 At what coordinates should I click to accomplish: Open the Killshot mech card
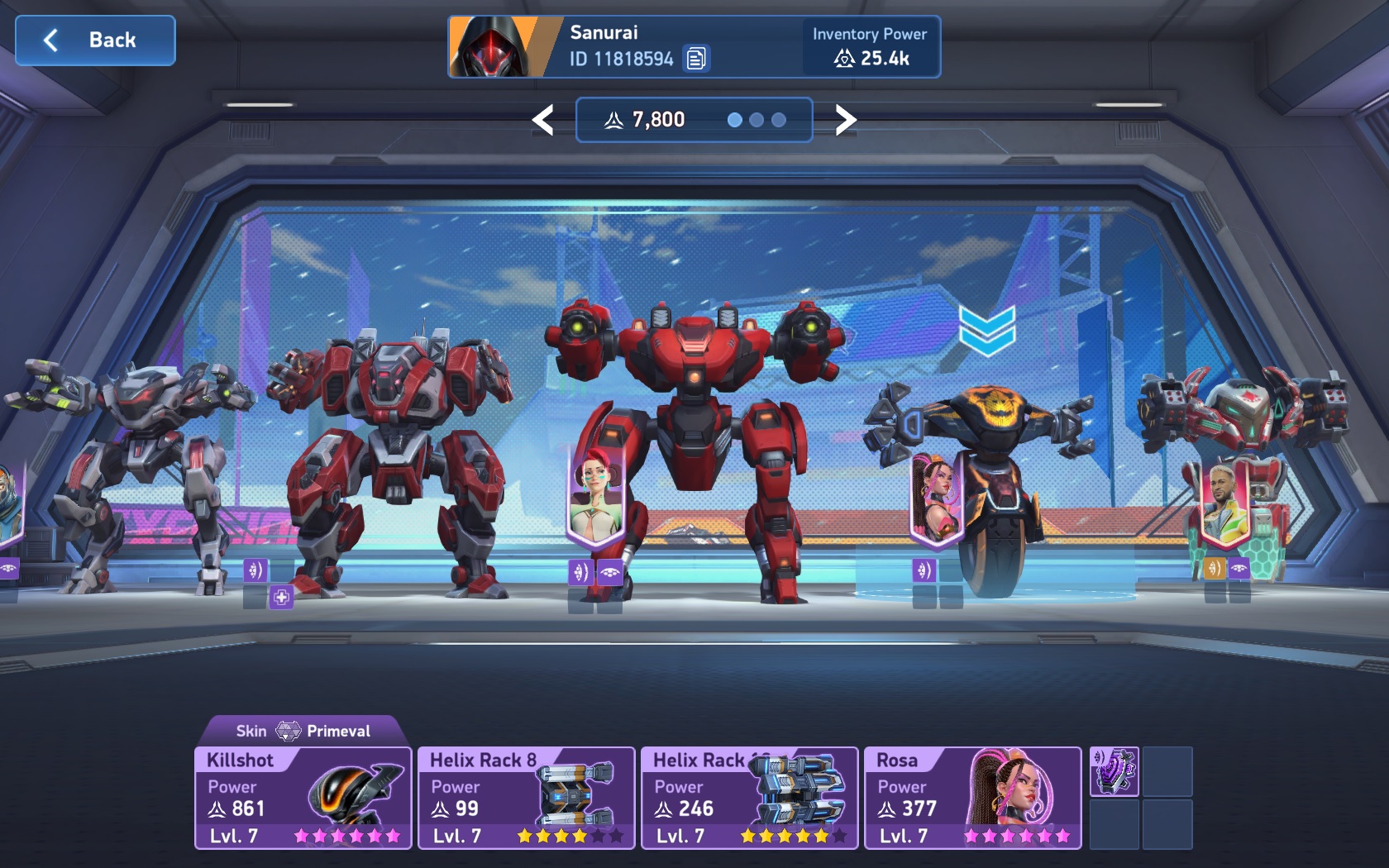[303, 798]
